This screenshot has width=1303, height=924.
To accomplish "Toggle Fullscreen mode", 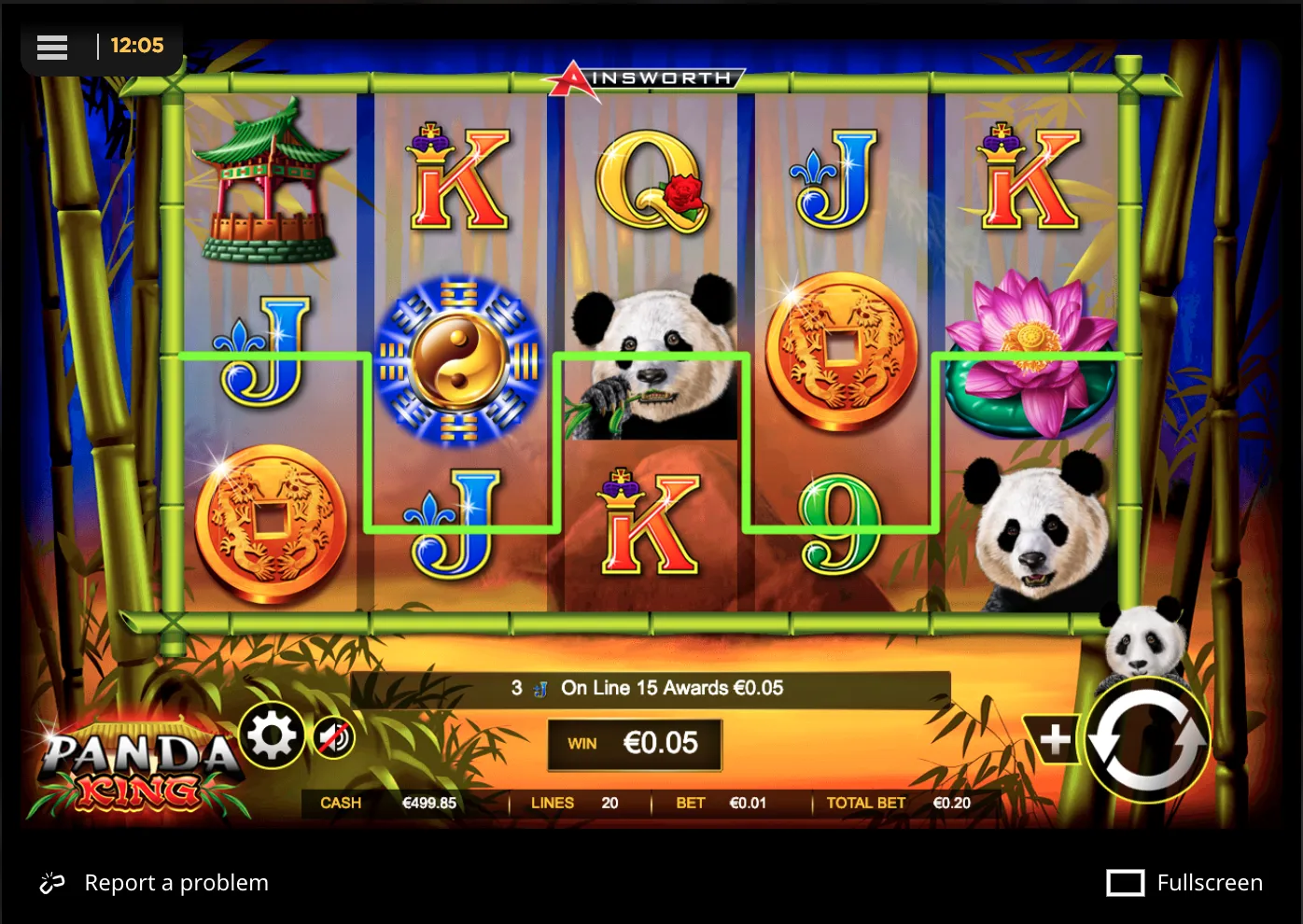I will (x=1184, y=882).
